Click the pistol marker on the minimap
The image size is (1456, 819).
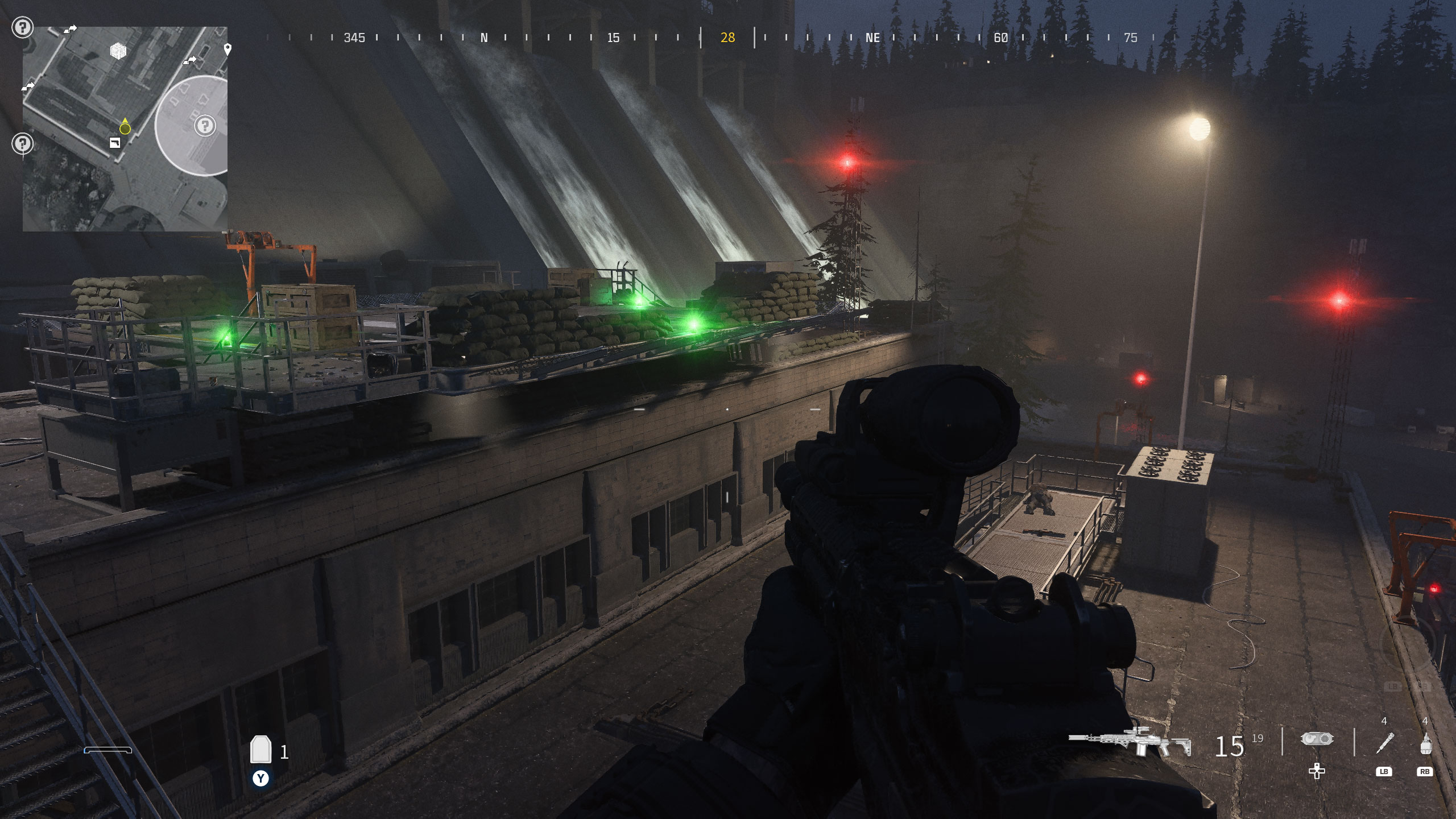(x=115, y=143)
